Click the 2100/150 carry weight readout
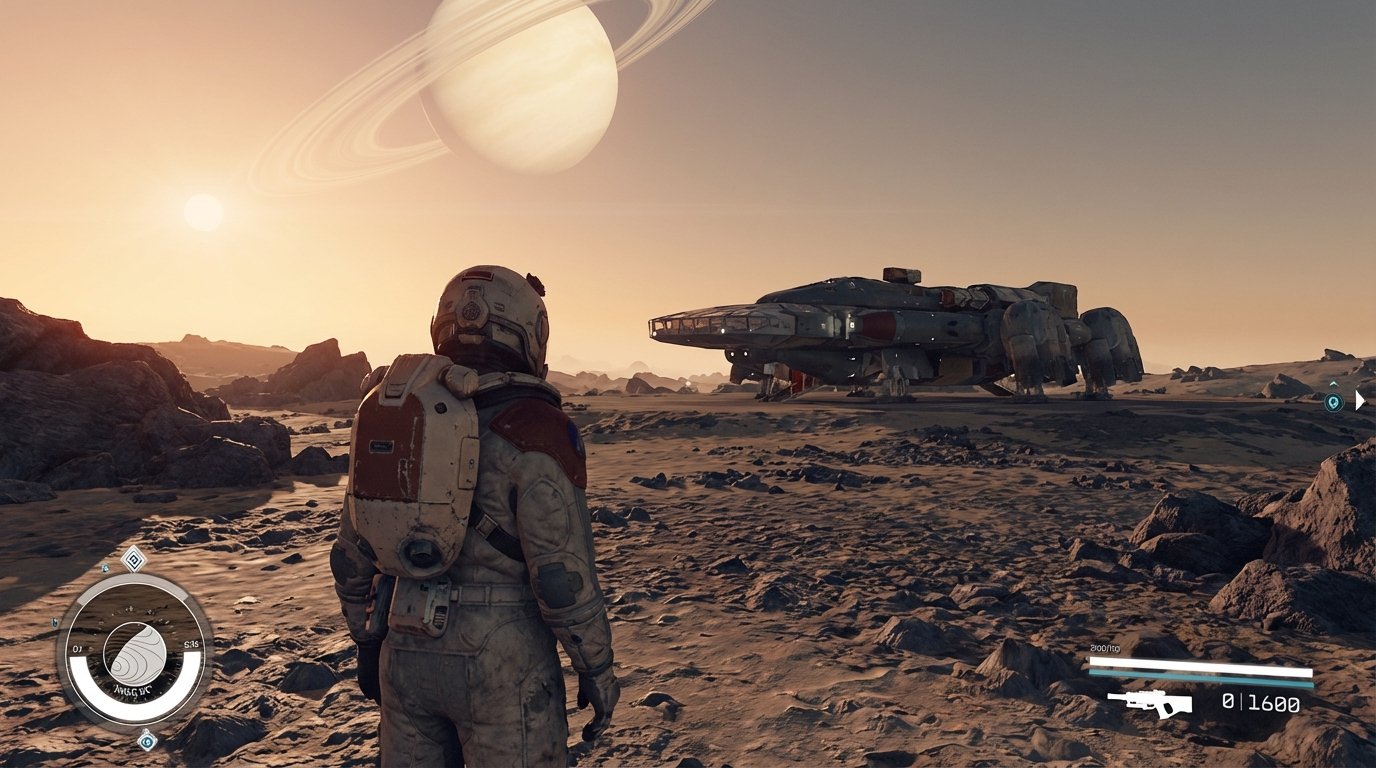 1104,648
